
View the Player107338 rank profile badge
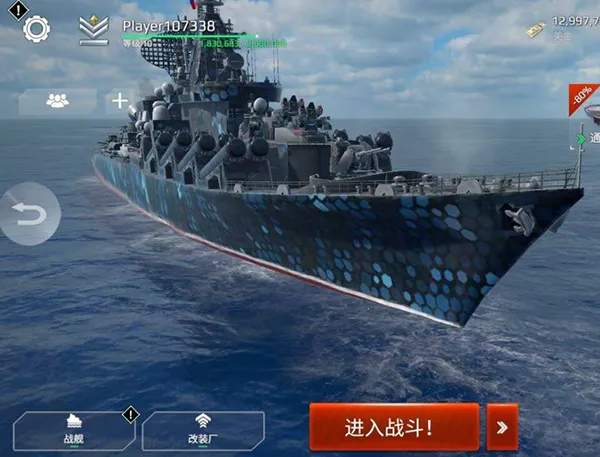click(x=94, y=30)
